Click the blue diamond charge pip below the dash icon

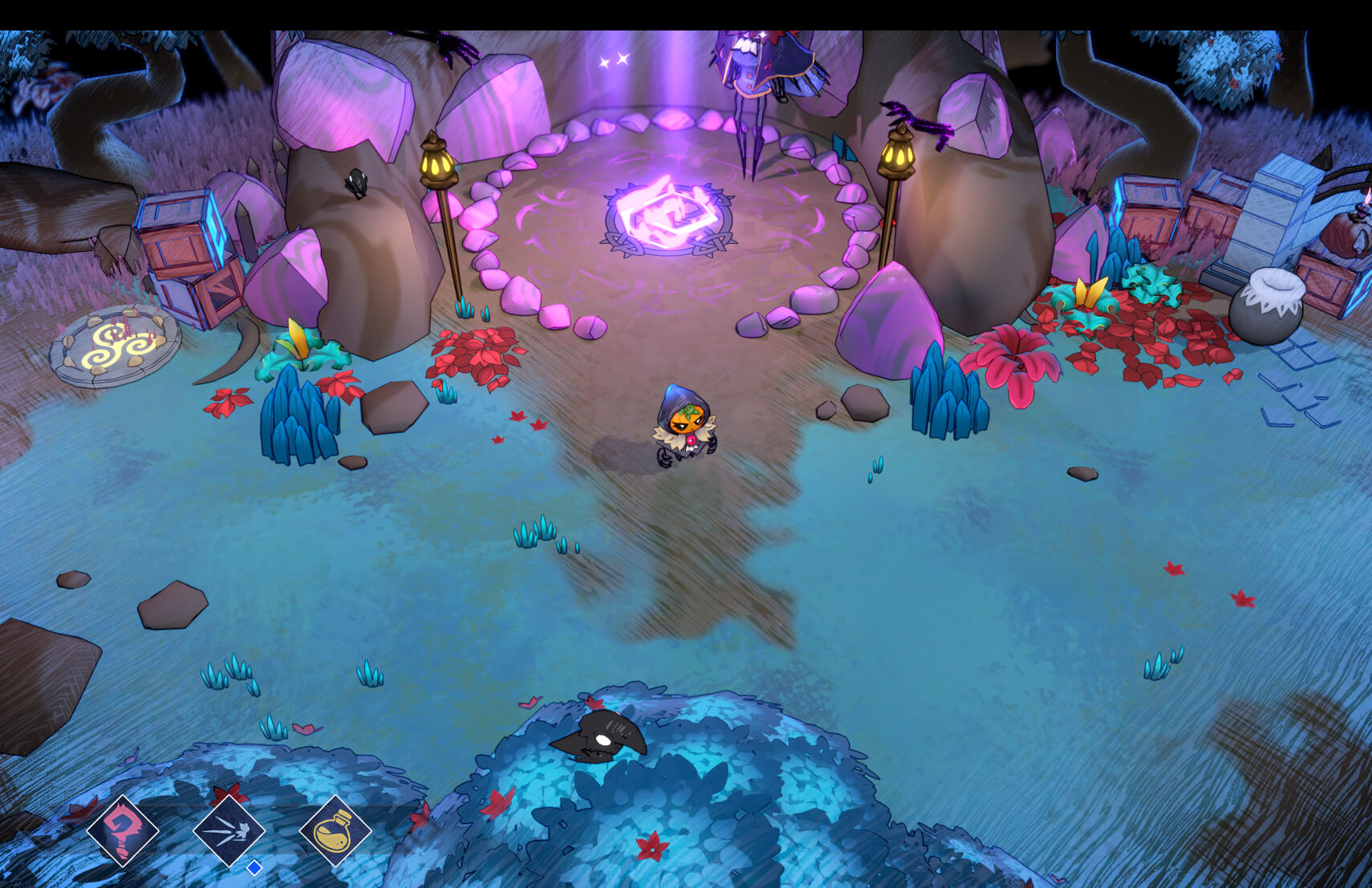(x=254, y=866)
